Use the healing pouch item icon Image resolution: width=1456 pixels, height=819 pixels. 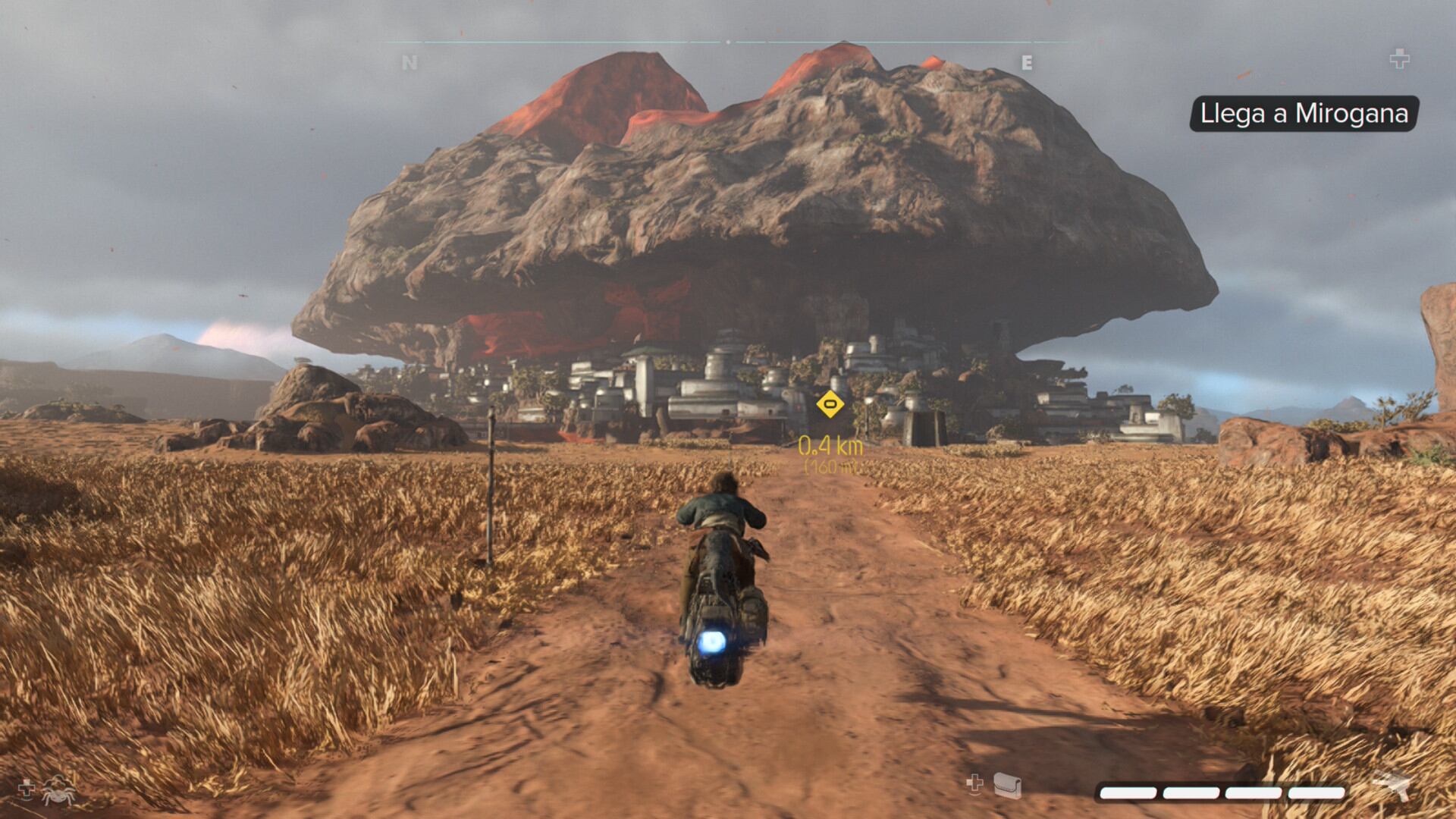tap(1007, 786)
